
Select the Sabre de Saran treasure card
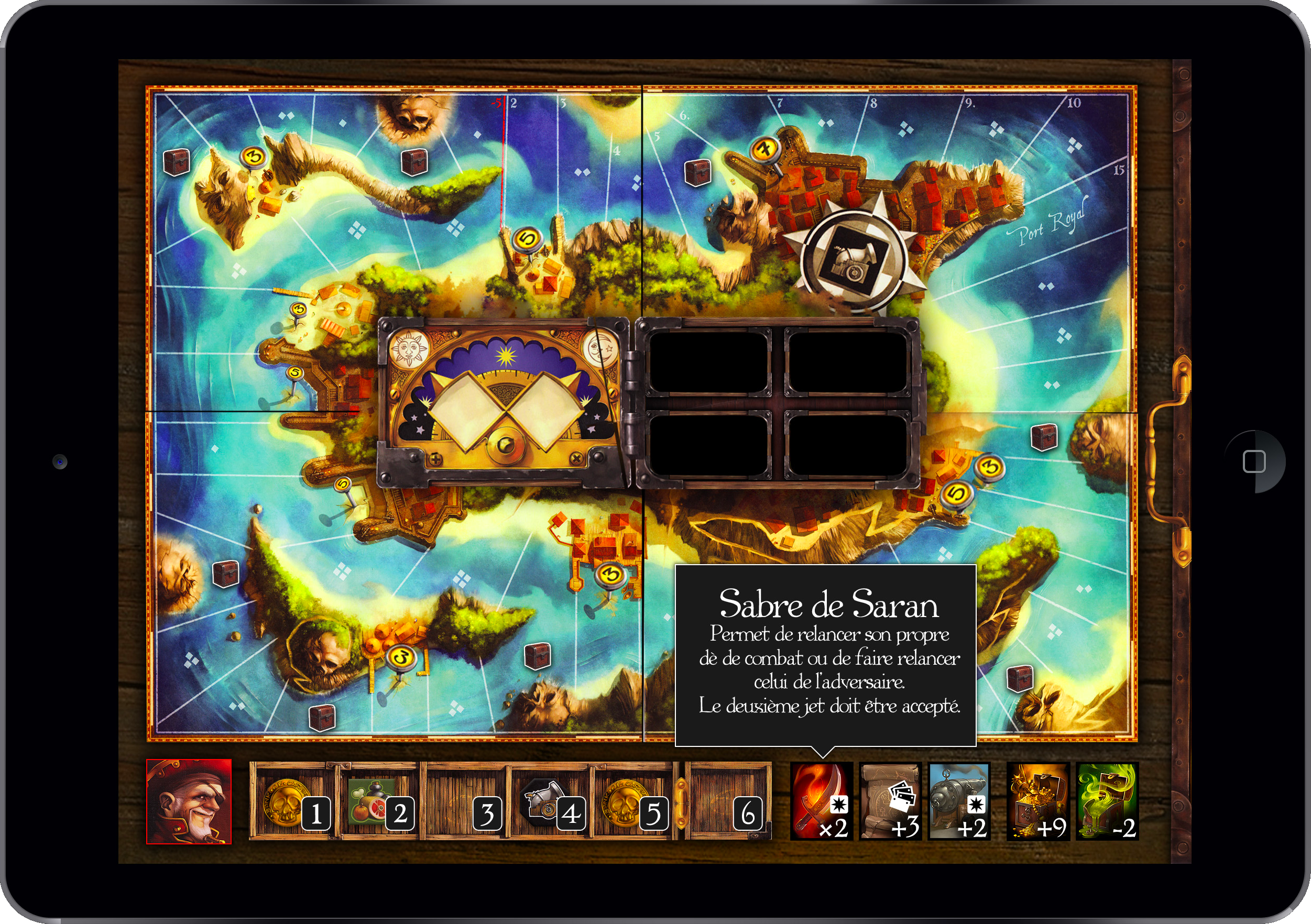821,801
